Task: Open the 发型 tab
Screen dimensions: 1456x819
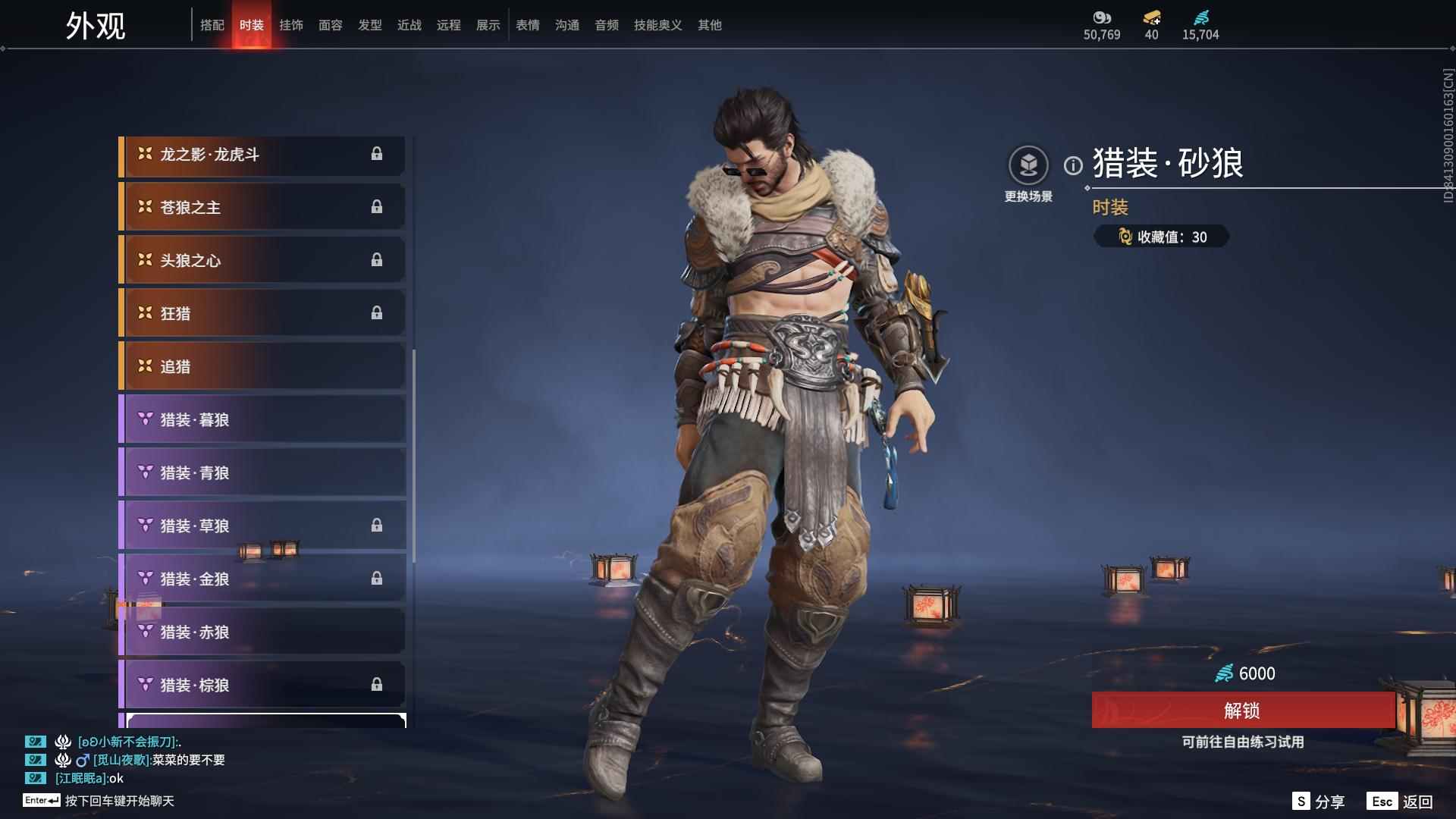Action: coord(370,25)
